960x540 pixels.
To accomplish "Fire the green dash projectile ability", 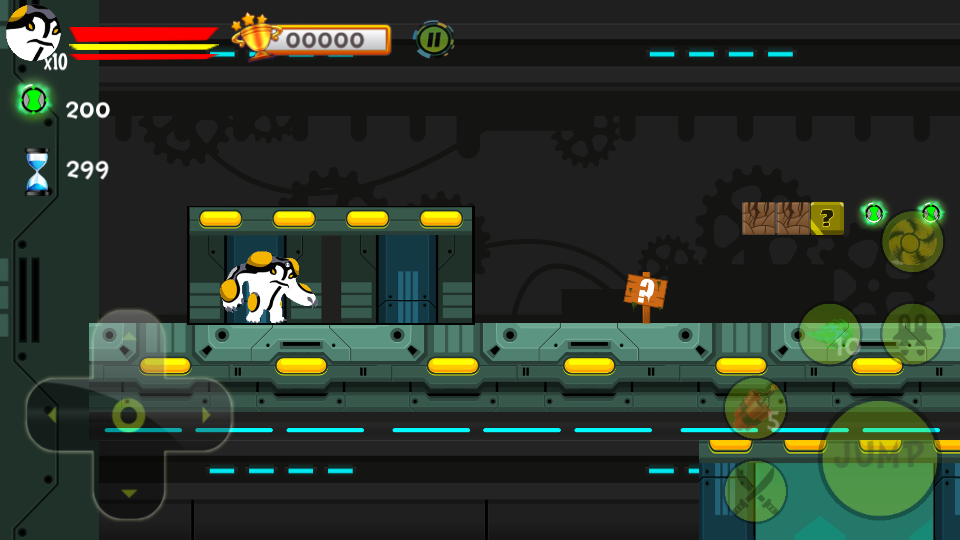I will point(829,334).
